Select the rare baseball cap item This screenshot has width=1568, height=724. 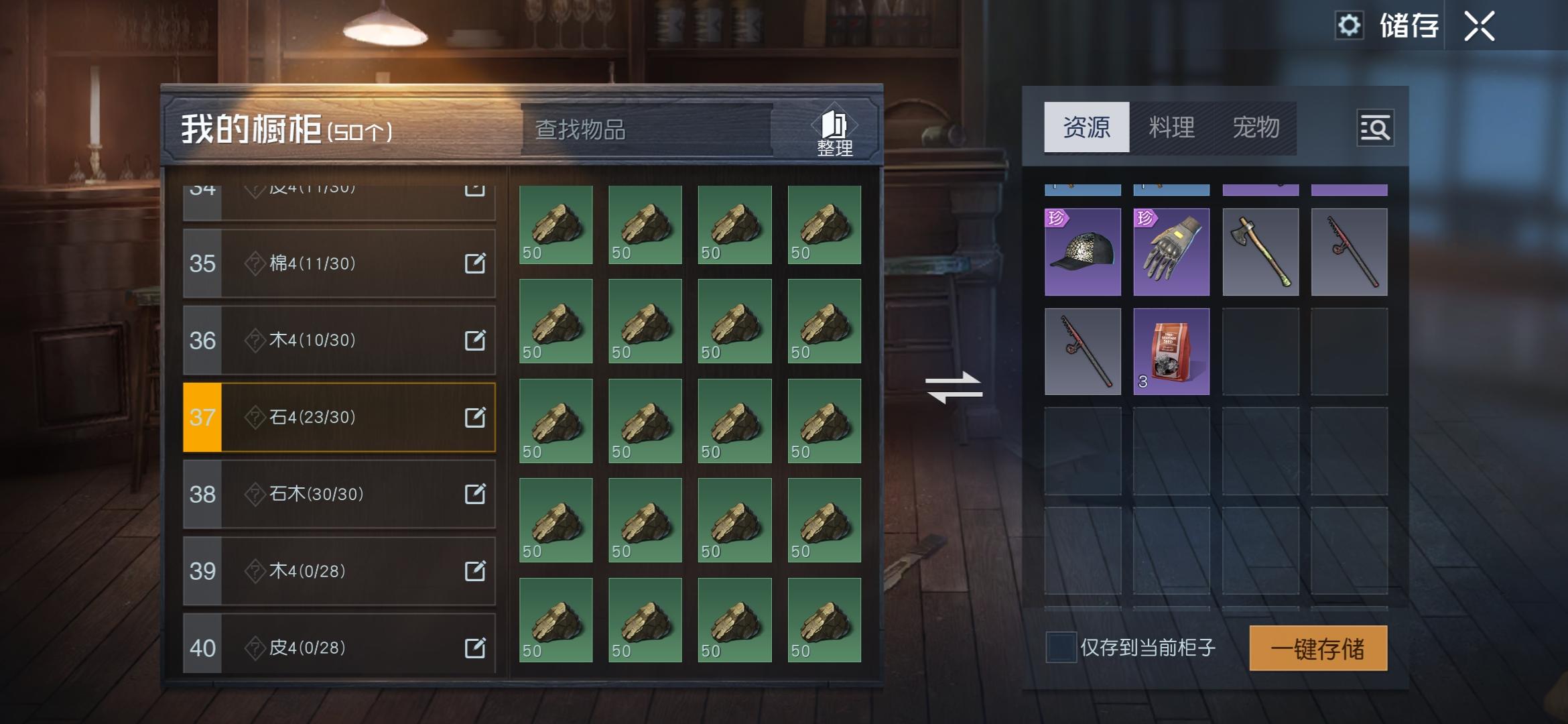point(1082,251)
